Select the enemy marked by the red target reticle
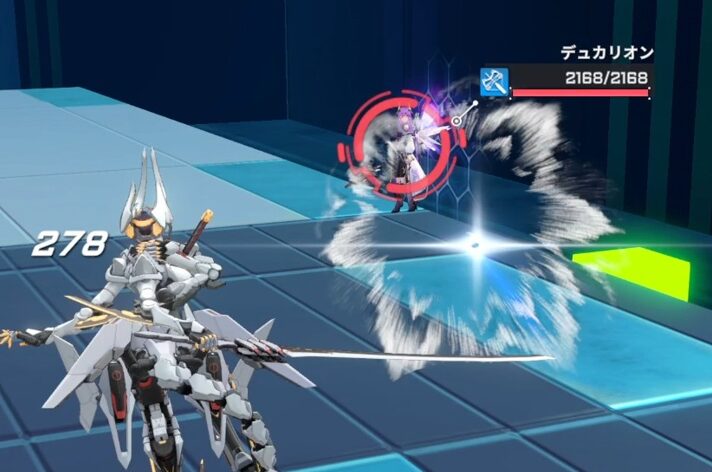712x472 pixels. [402, 154]
